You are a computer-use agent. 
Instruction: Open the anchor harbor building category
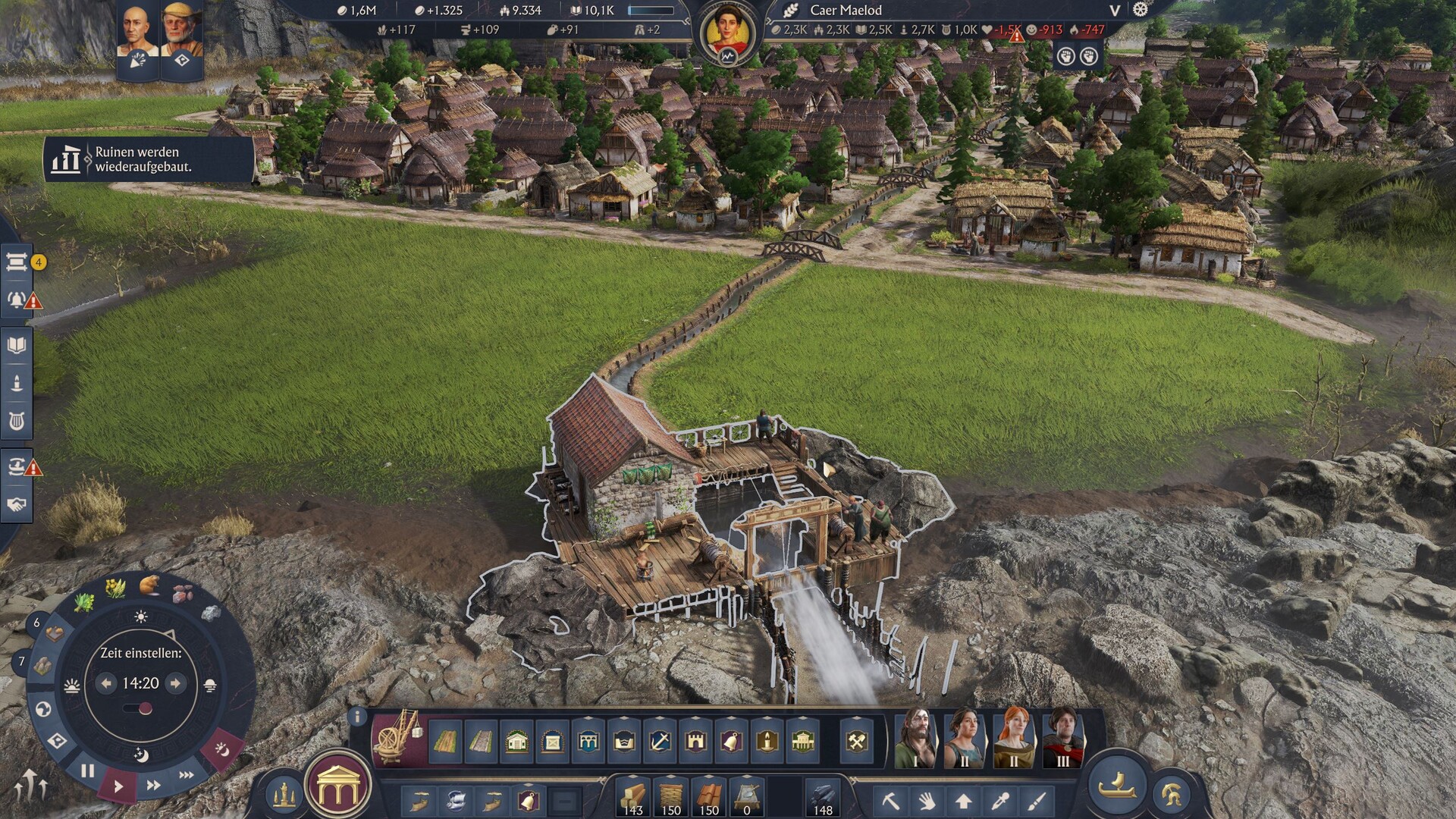pyautogui.click(x=660, y=741)
